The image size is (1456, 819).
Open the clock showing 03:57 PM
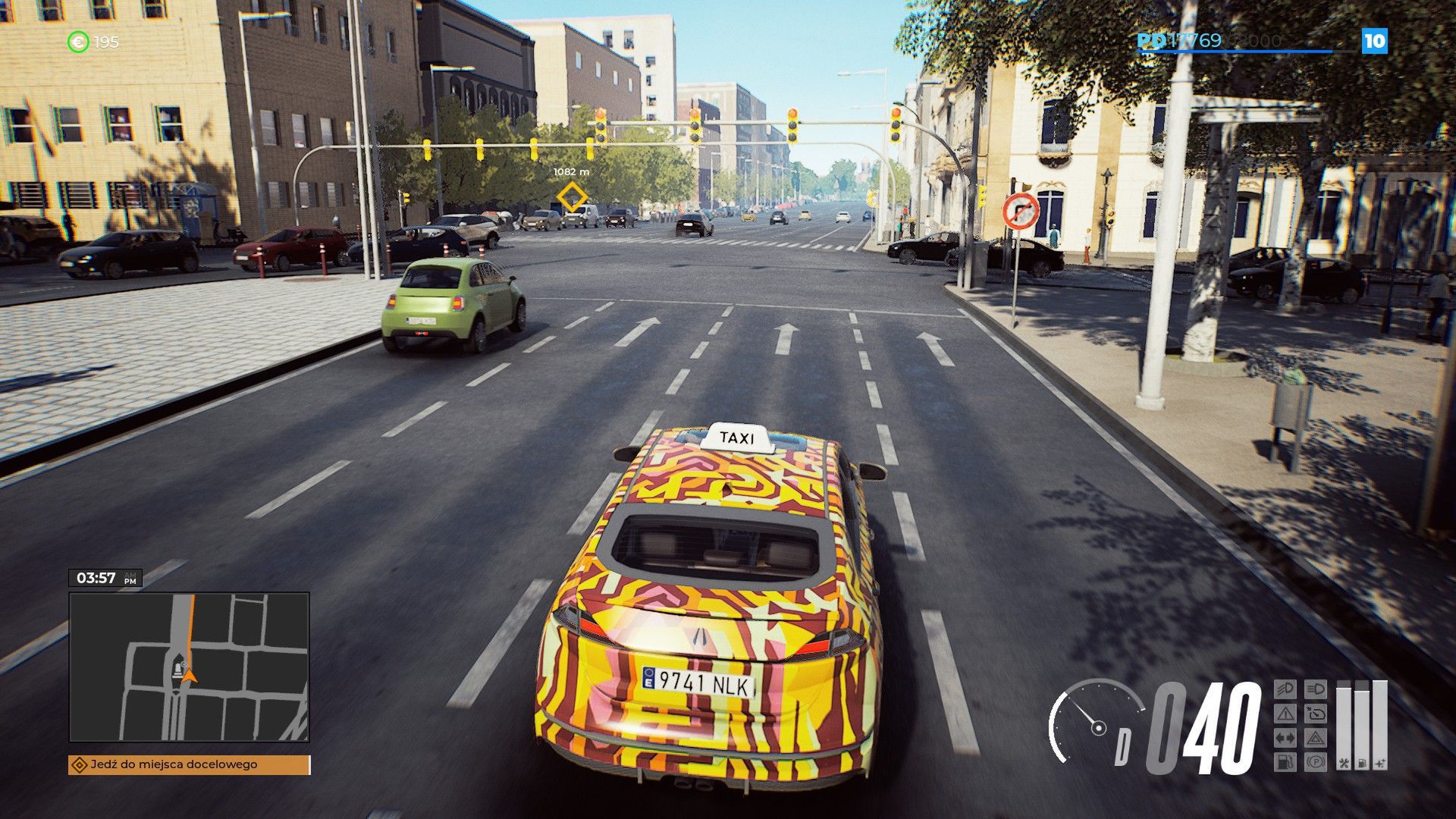click(x=106, y=576)
